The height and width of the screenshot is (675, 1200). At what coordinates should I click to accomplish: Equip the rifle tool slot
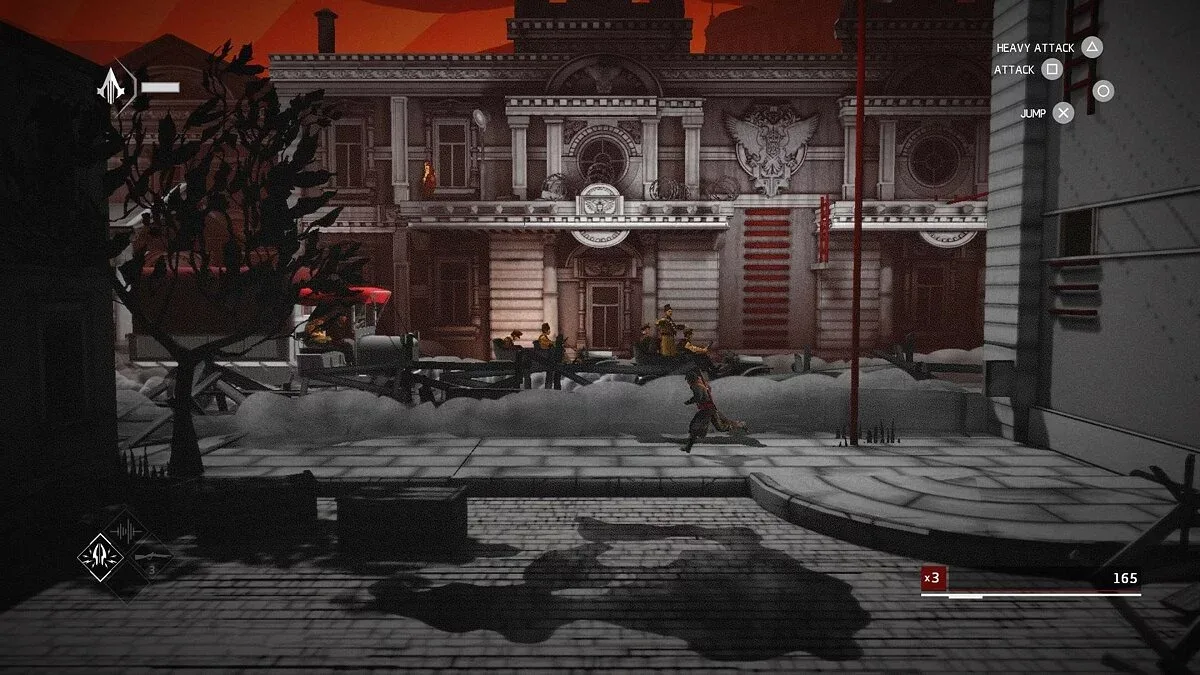151,557
